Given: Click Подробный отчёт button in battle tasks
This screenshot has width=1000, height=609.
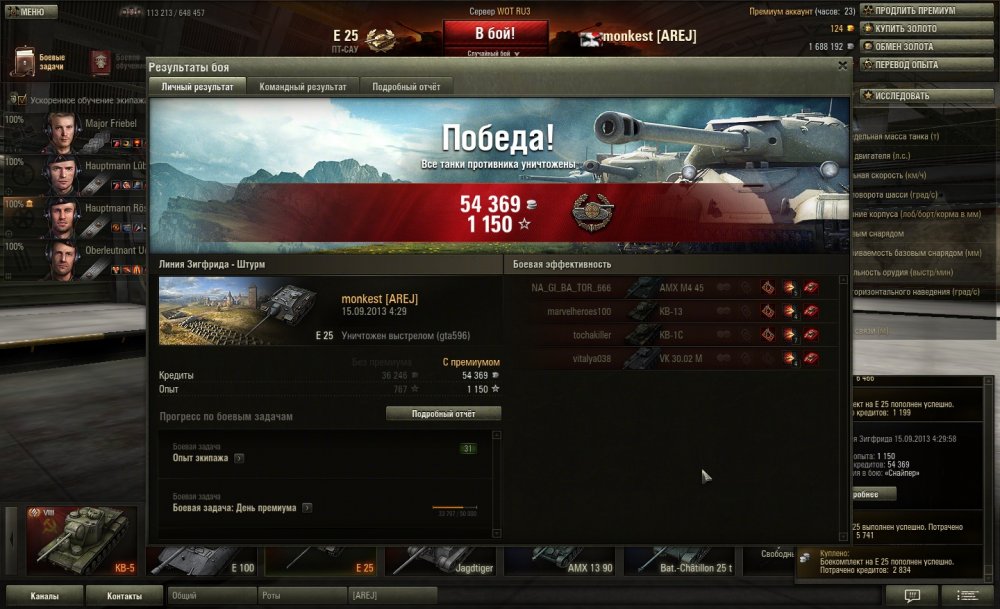Looking at the screenshot, I should (443, 413).
